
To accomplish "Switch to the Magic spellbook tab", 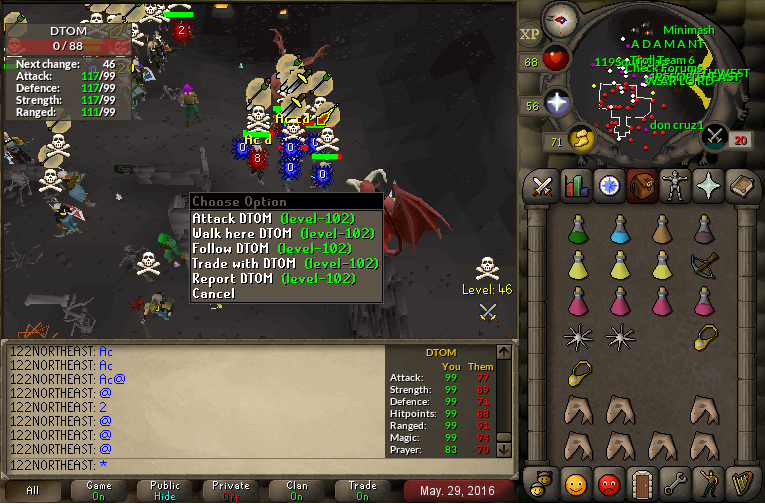I will [740, 186].
